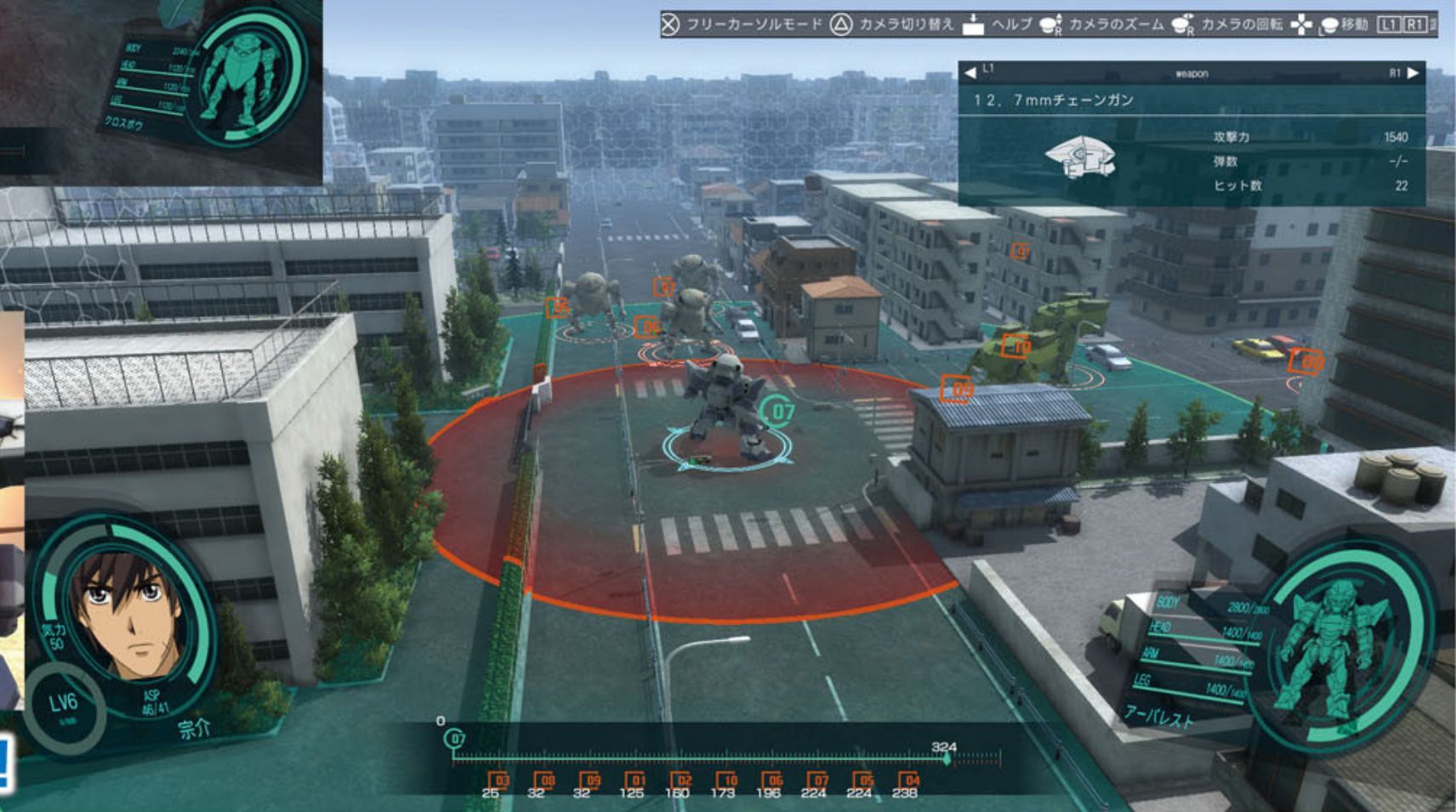
Task: Click the フリーカーソルモード cross button icon
Action: (x=672, y=26)
